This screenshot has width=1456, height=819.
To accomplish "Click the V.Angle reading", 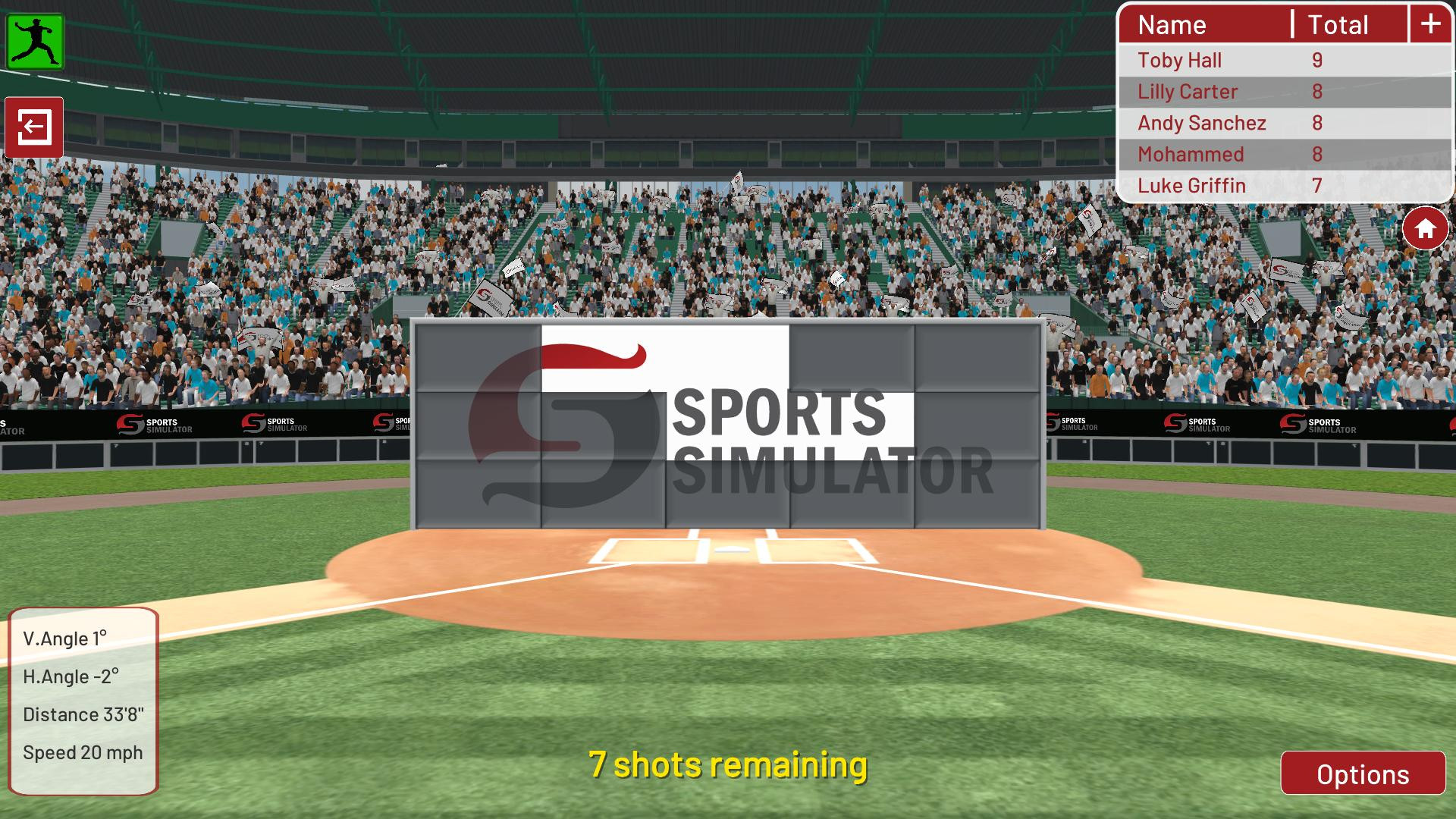I will pyautogui.click(x=66, y=639).
